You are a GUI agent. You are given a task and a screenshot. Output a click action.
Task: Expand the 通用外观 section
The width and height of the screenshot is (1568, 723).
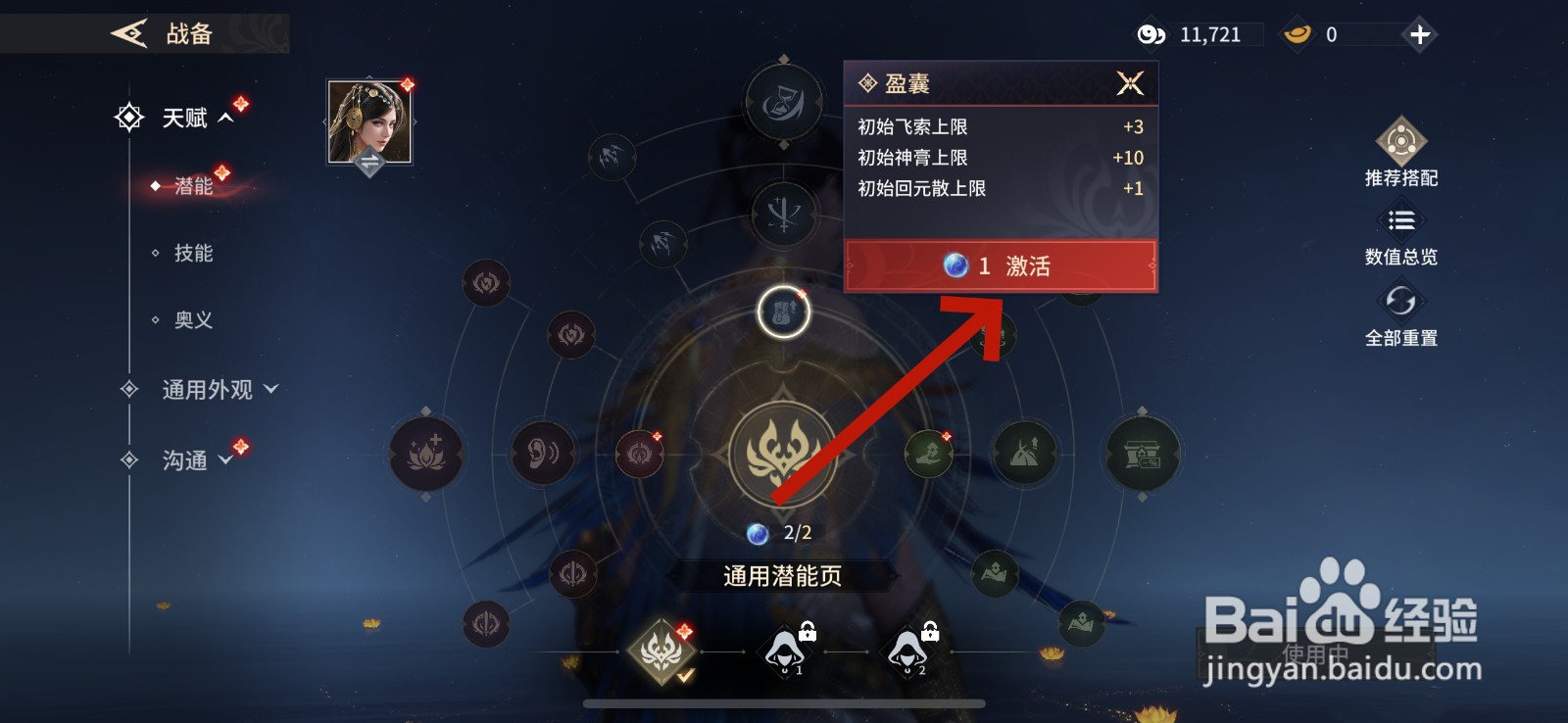206,389
